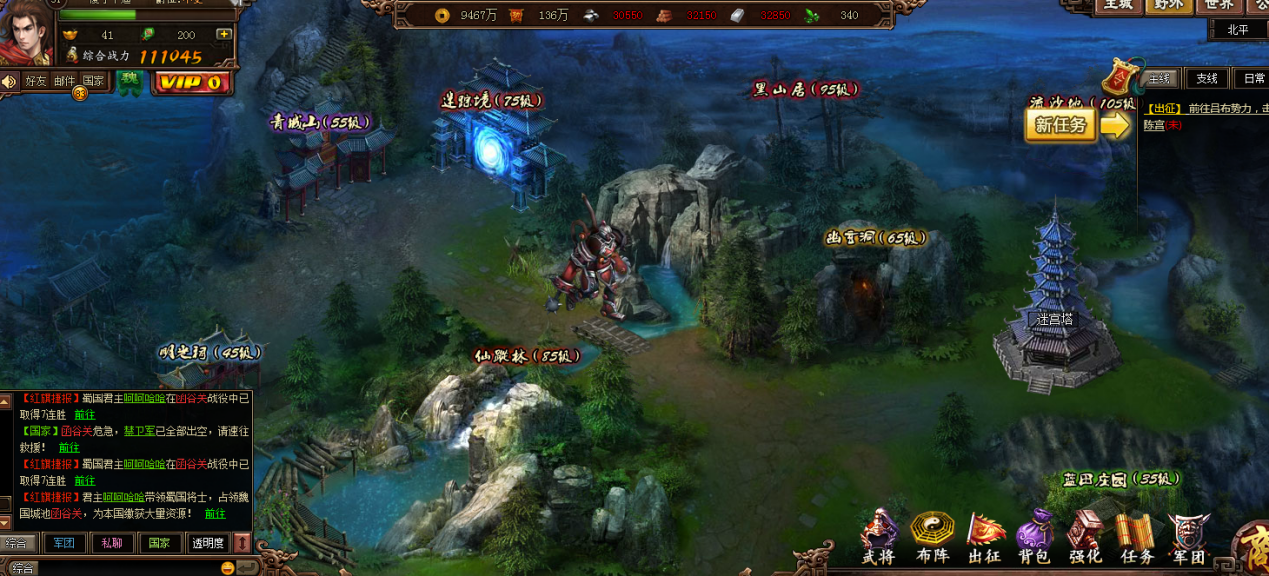Viewport: 1269px width, 576px height.
Task: Switch to the 日常 daily quest tab
Action: click(x=1252, y=79)
